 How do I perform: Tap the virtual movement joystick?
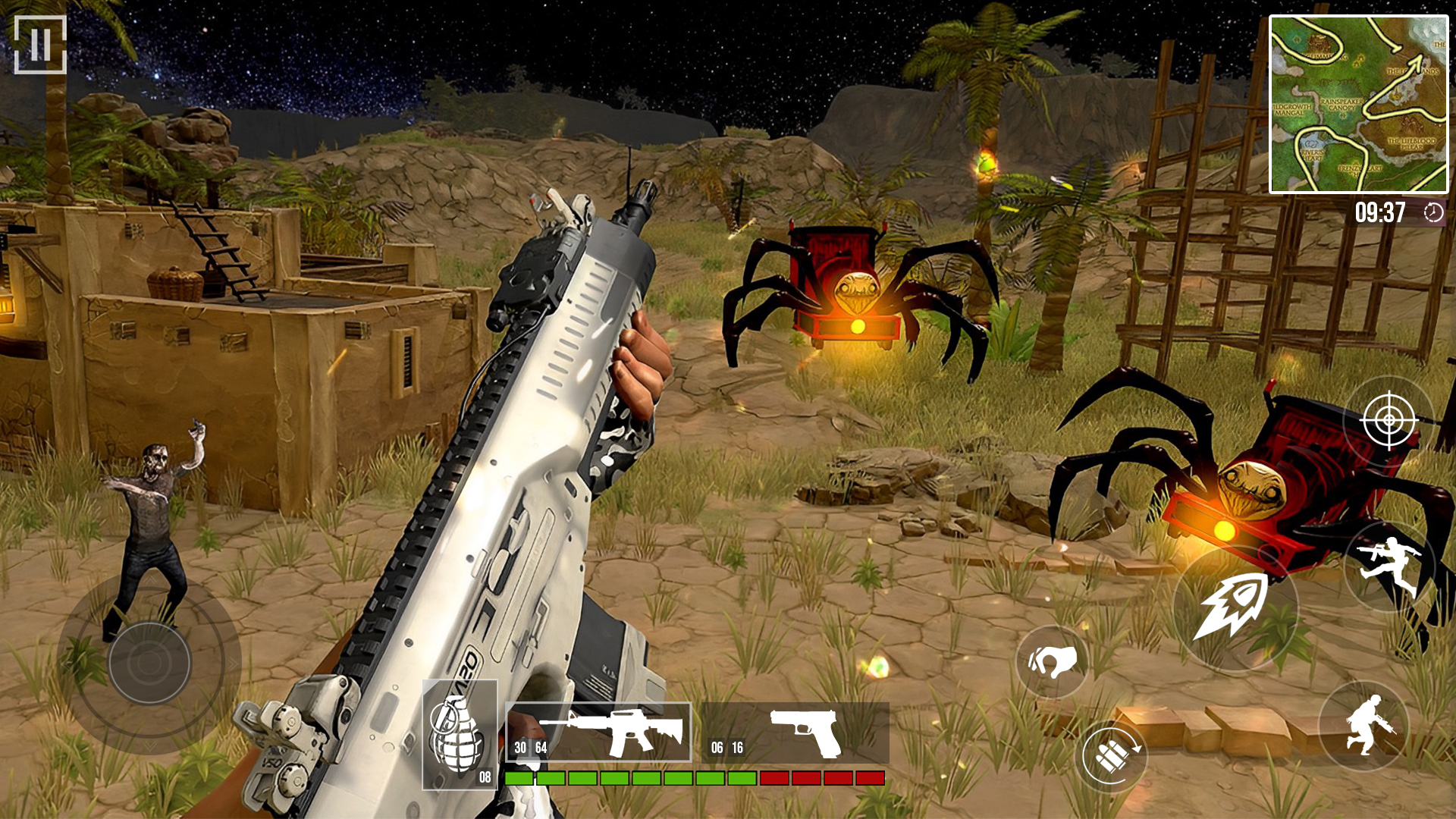149,662
